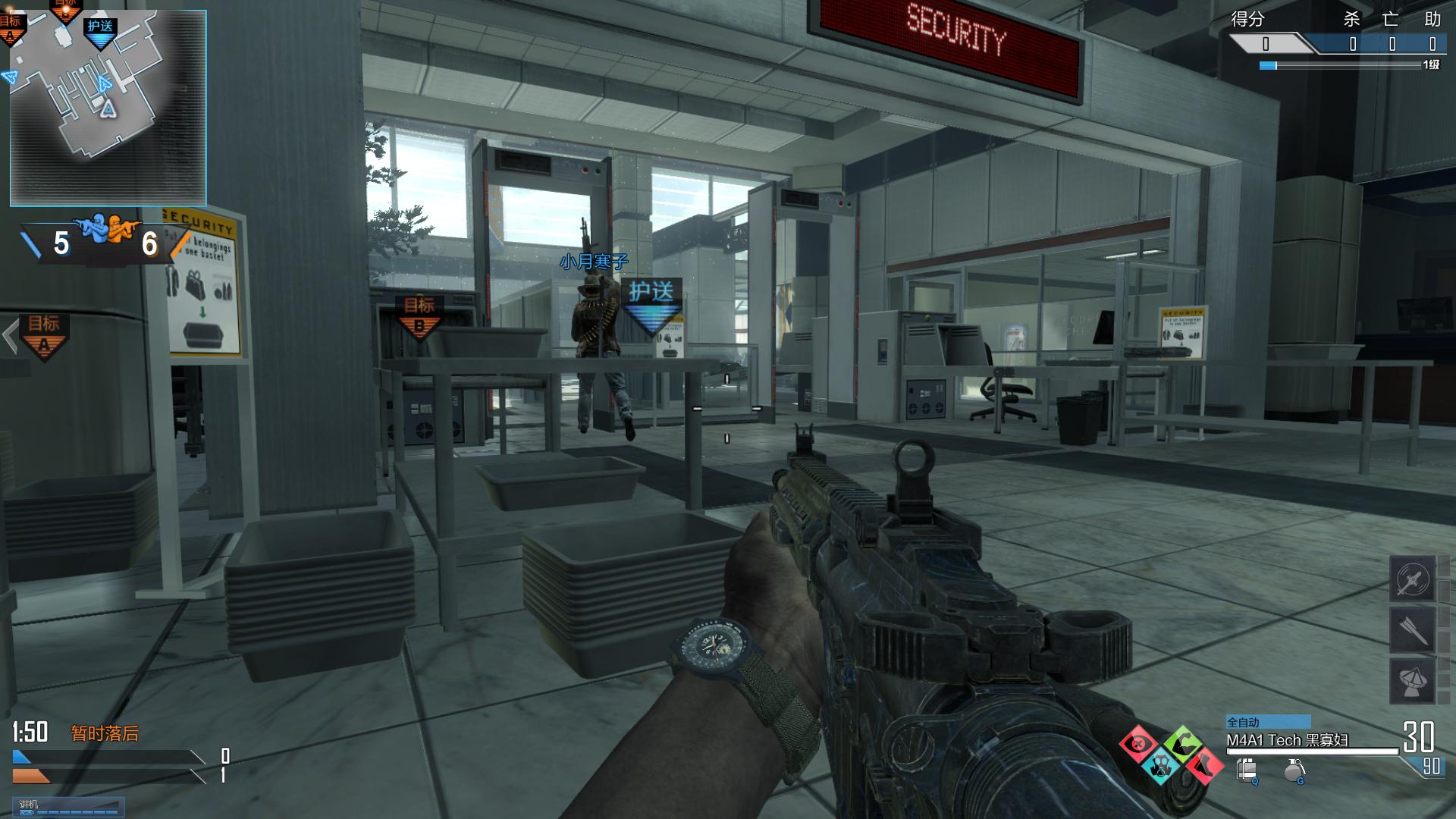The width and height of the screenshot is (1456, 819).
Task: Click the gas mask perk icon
Action: 1160,766
